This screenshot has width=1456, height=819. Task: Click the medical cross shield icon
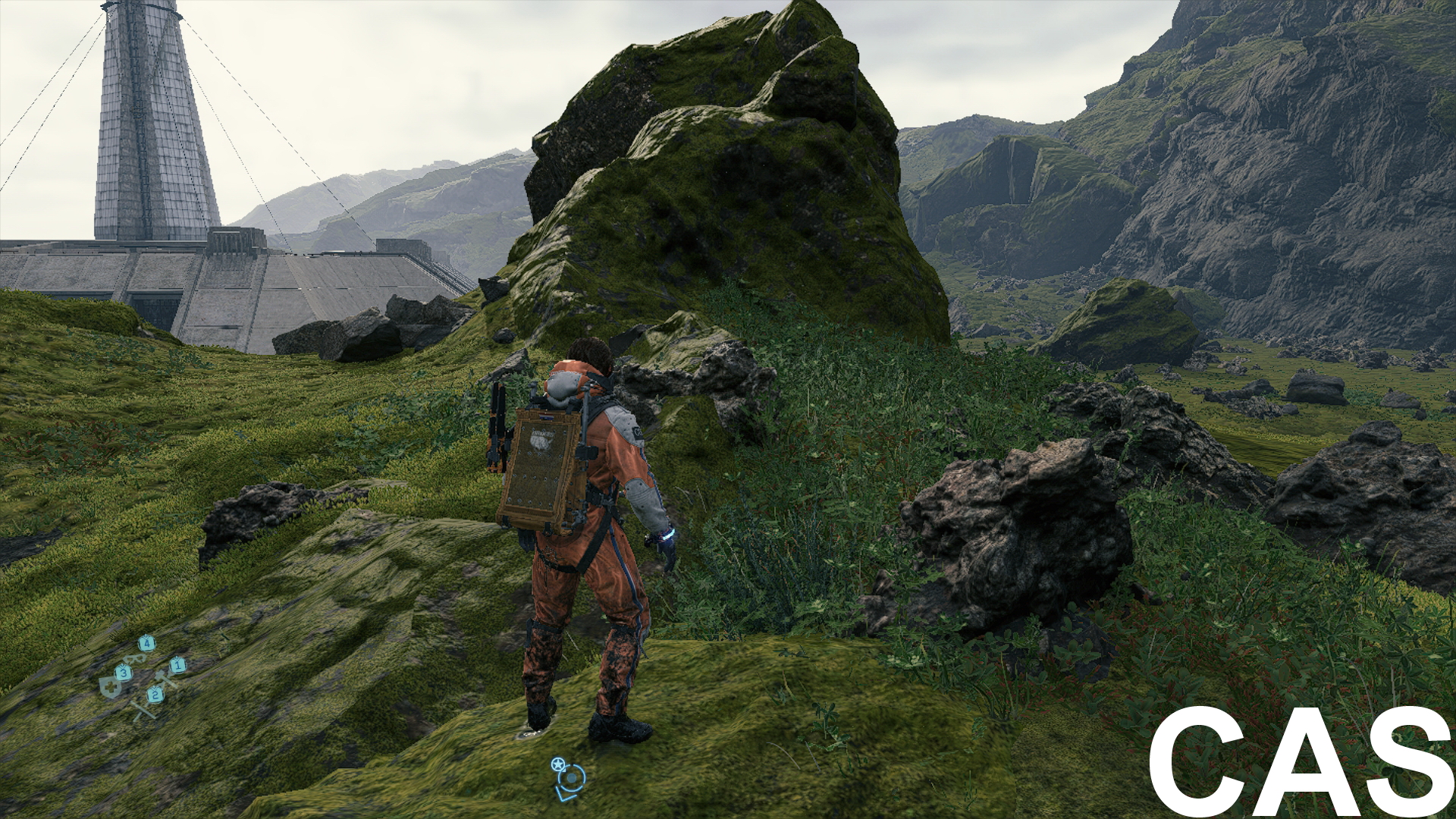(x=110, y=688)
